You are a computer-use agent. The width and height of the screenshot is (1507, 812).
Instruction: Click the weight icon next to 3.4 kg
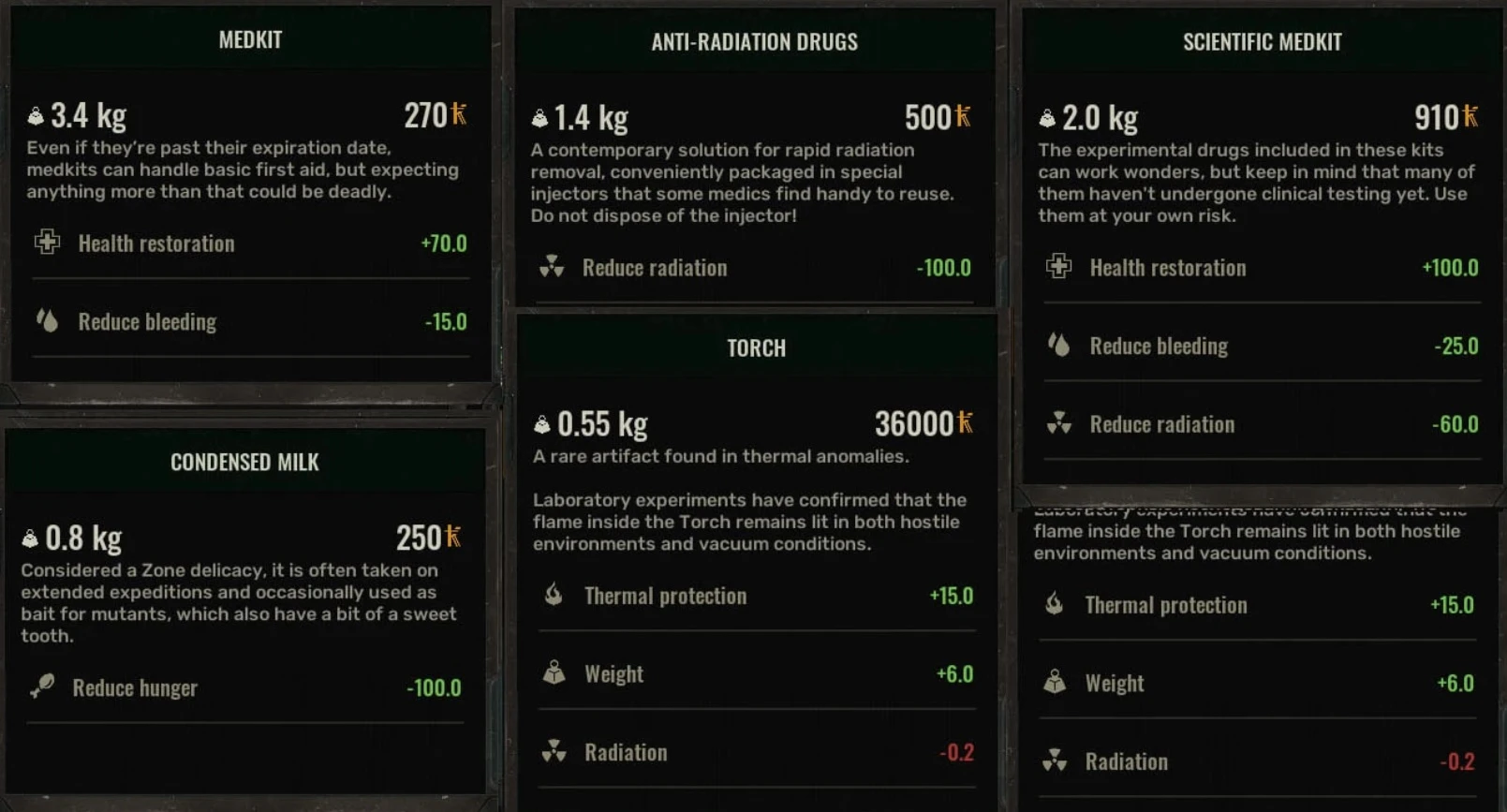pyautogui.click(x=34, y=113)
